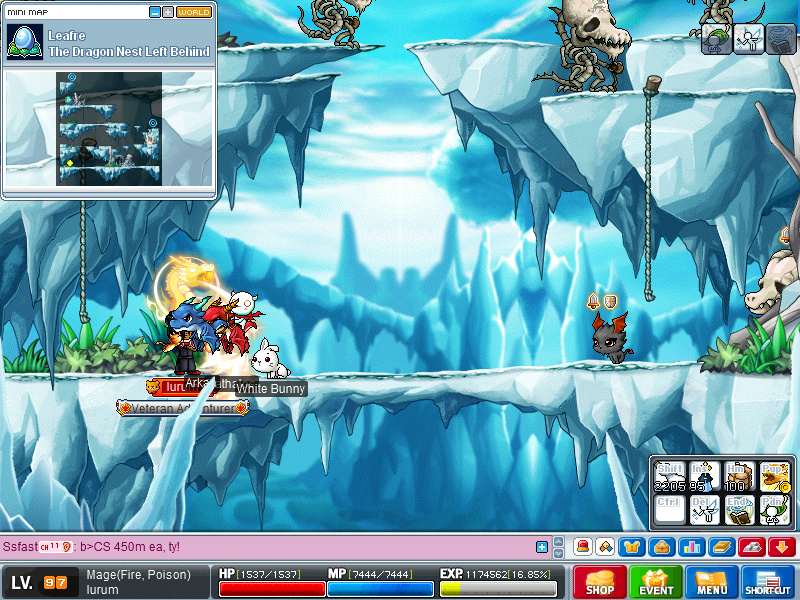Use the blue potion in Ins slot

(x=704, y=476)
